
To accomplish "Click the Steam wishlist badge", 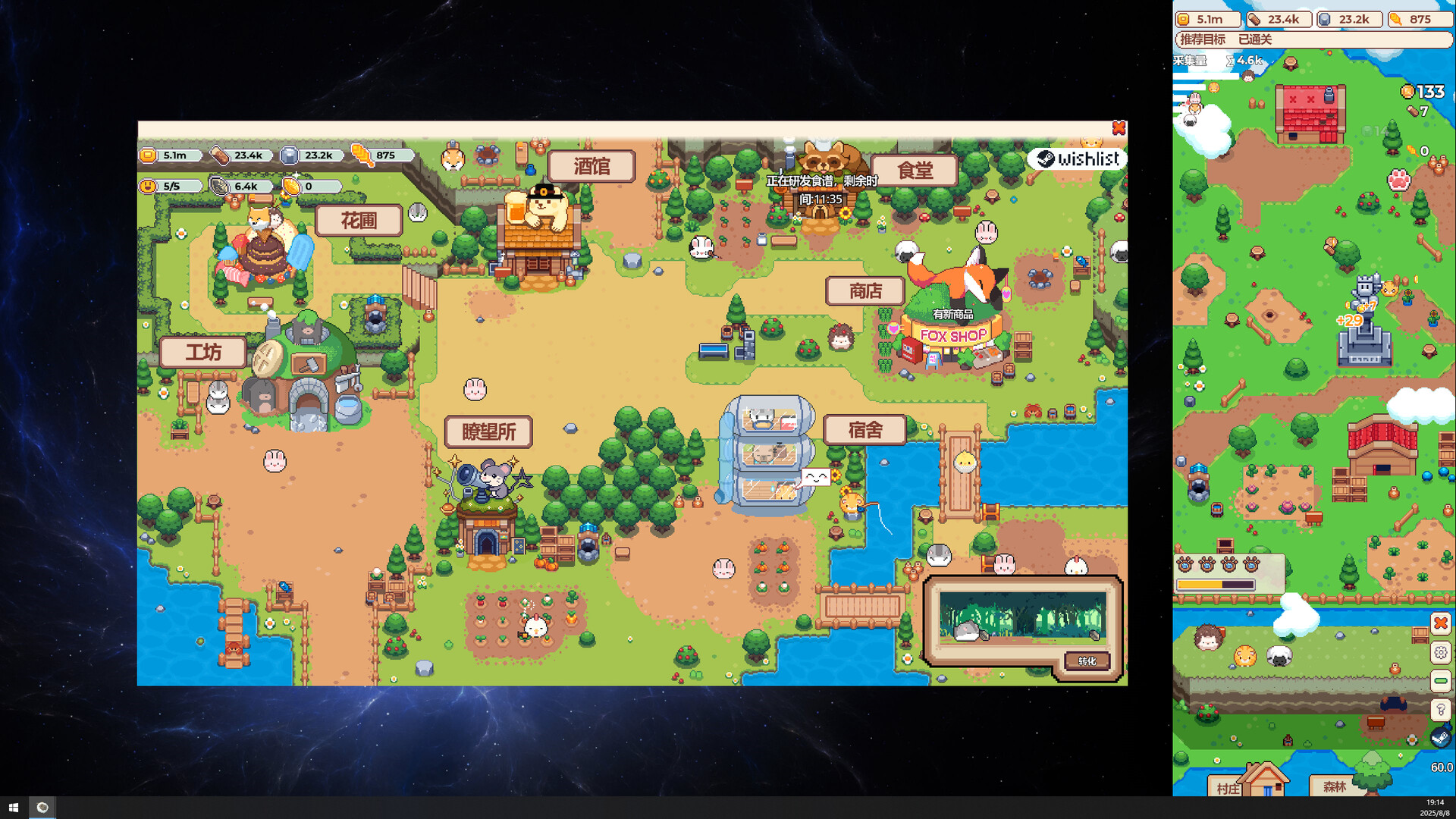I will click(x=1078, y=158).
